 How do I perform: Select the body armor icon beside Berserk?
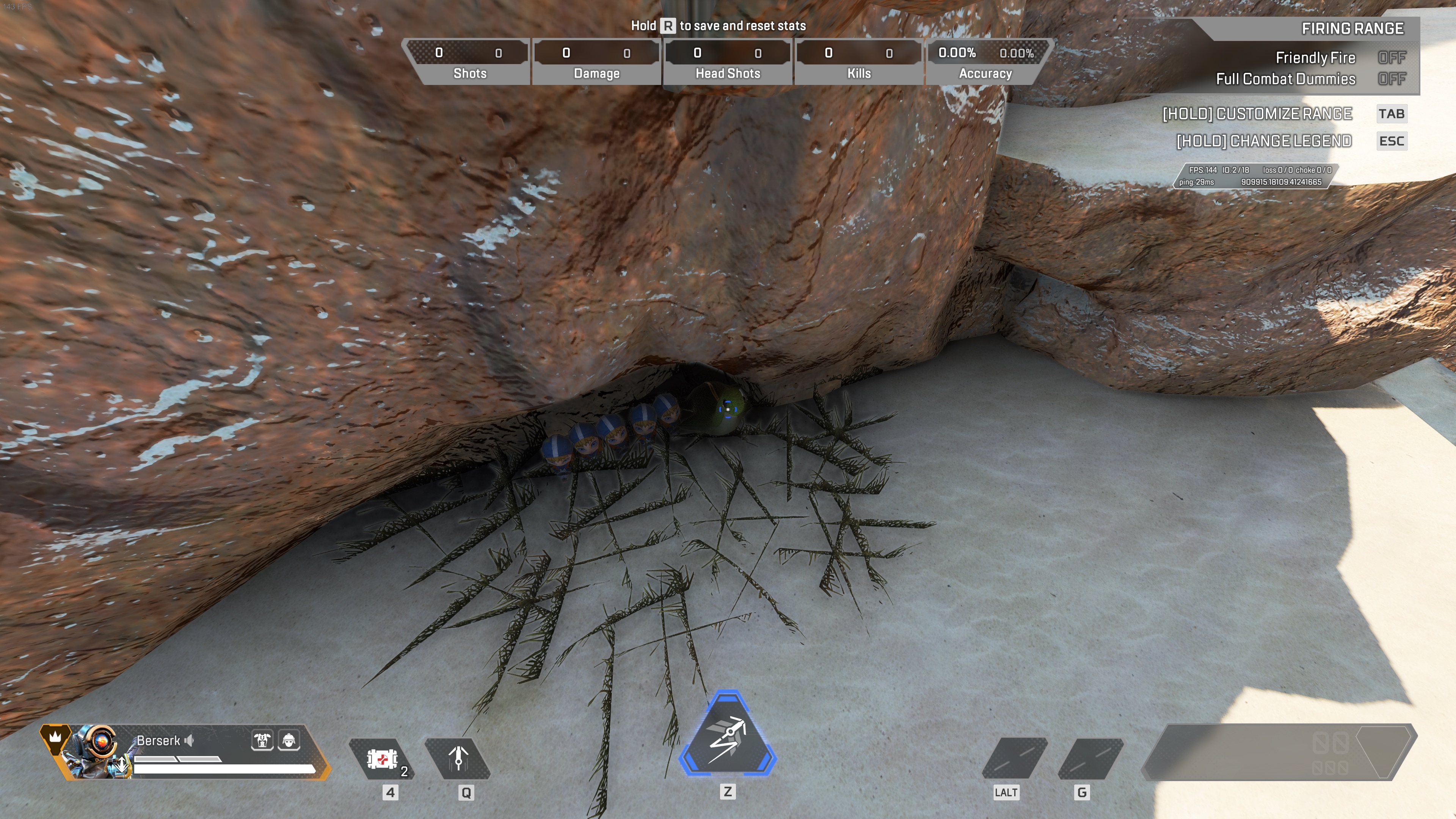click(x=262, y=739)
